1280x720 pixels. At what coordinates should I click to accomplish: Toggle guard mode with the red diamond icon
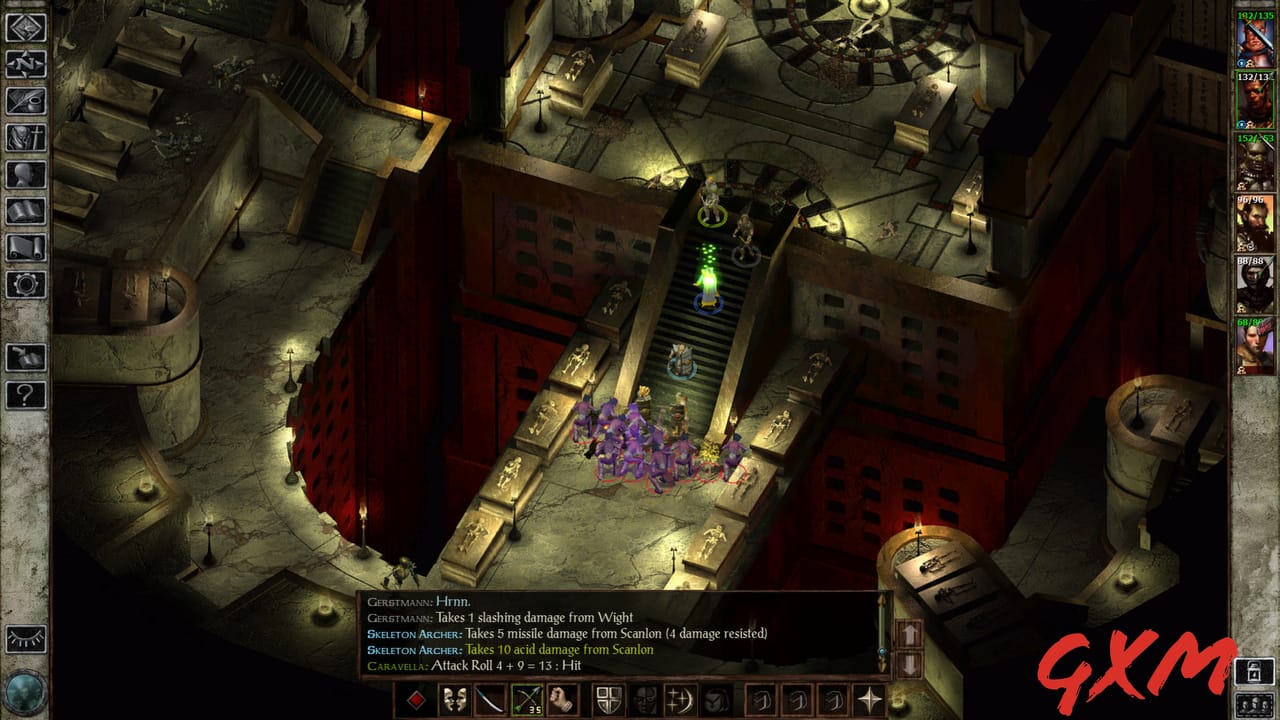[417, 701]
